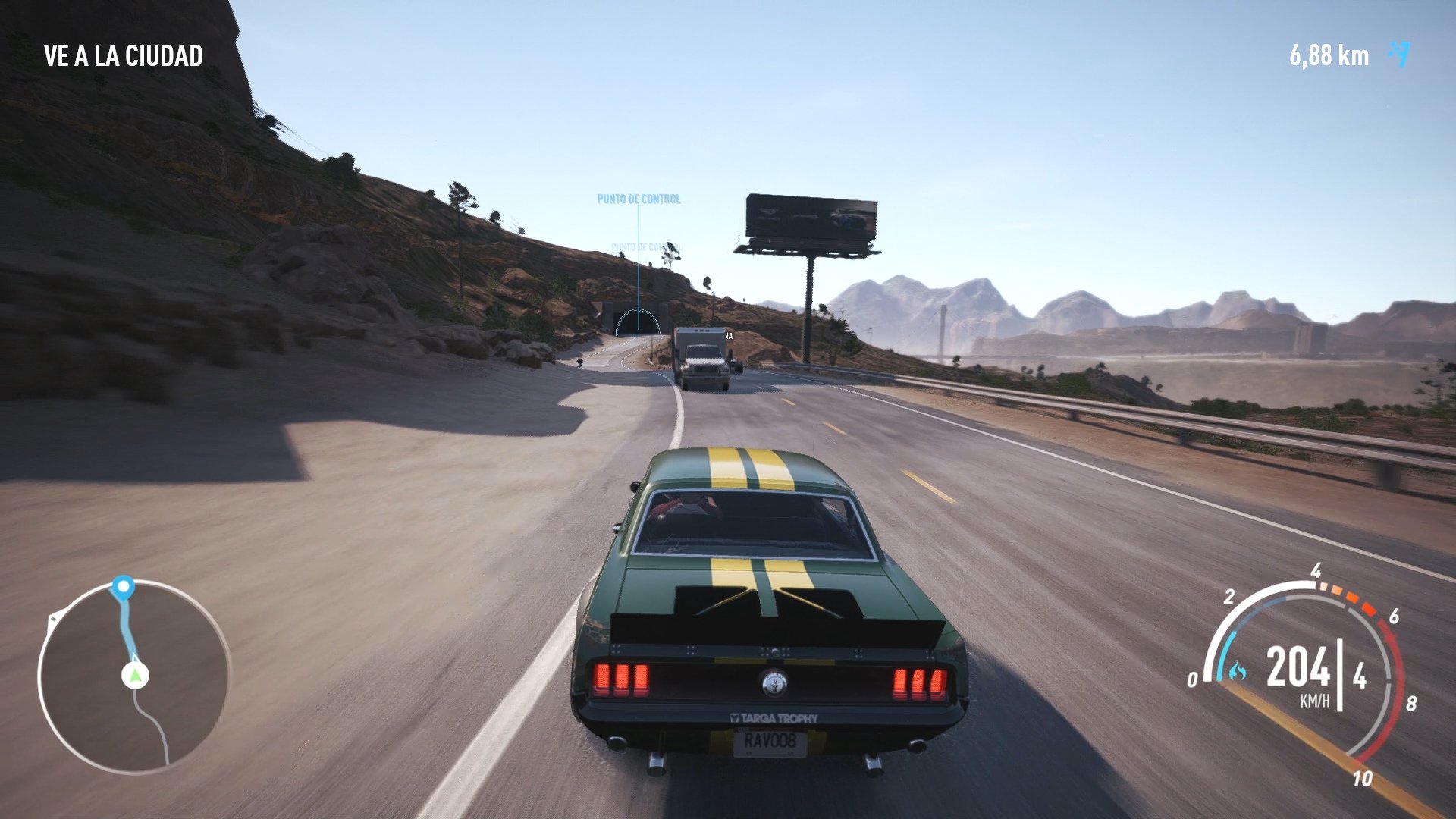Click the PUNTO DE CONTROL checkpoint marker
The image size is (1456, 819).
(639, 199)
